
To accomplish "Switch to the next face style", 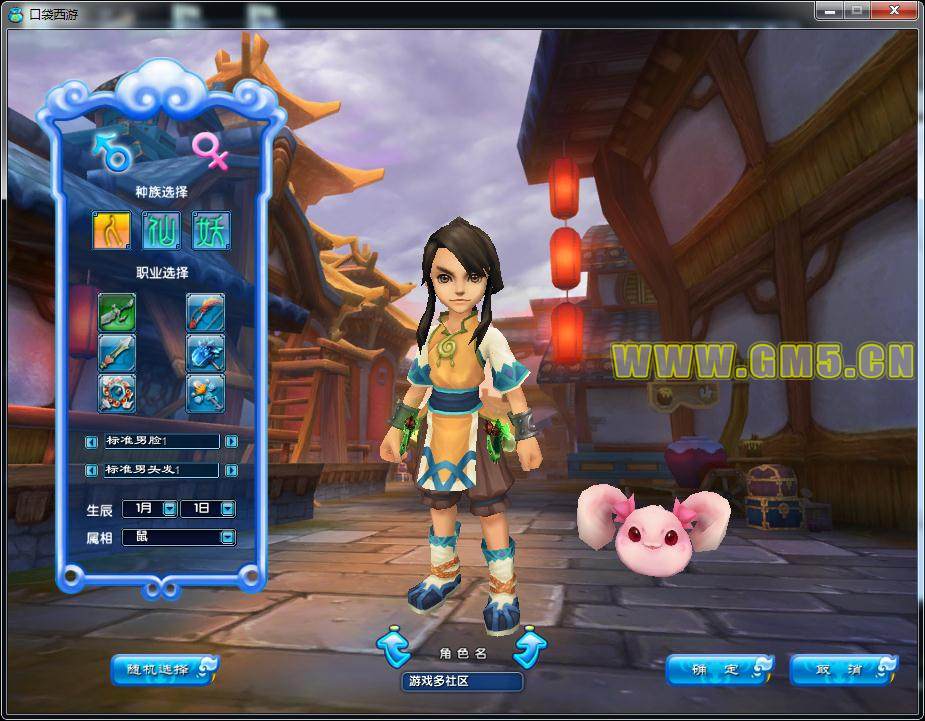I will [231, 441].
